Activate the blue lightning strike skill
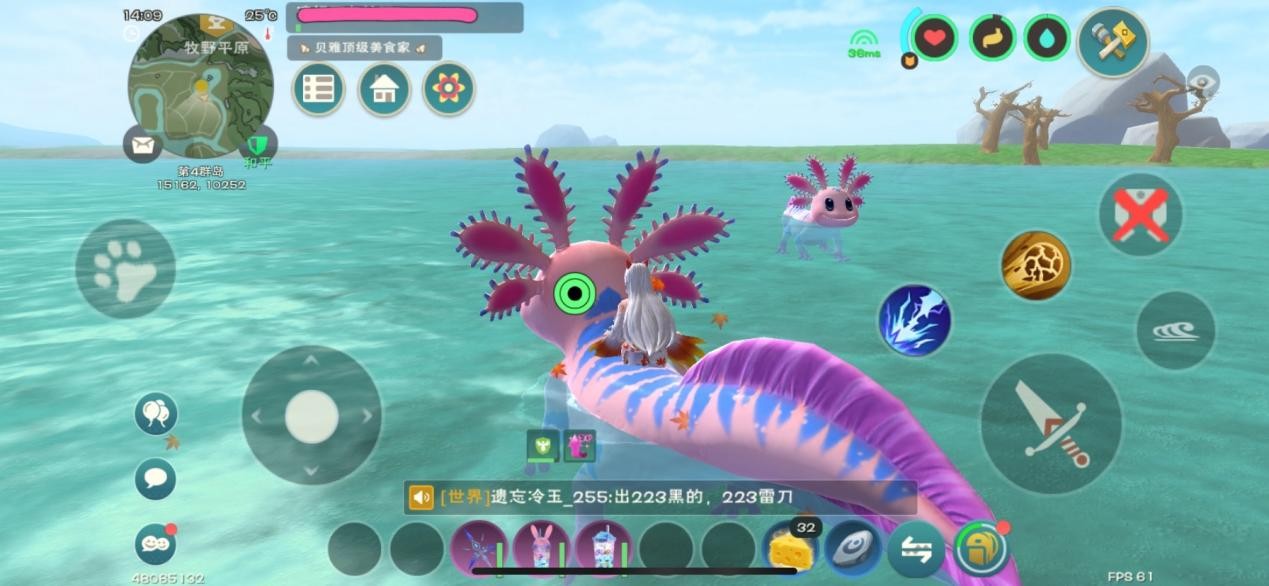1269x586 pixels. point(914,320)
